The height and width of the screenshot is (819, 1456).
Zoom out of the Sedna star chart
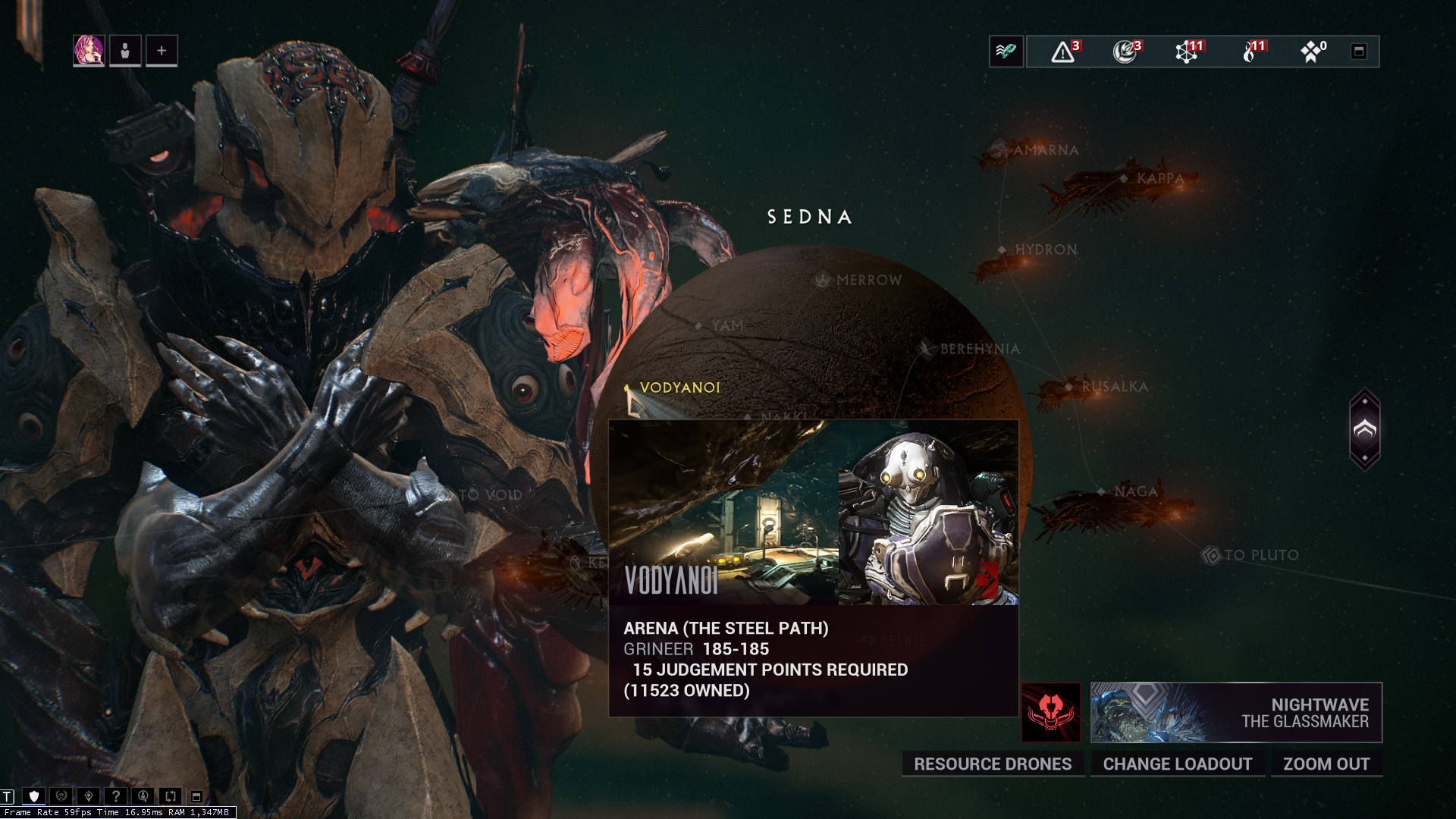1326,764
